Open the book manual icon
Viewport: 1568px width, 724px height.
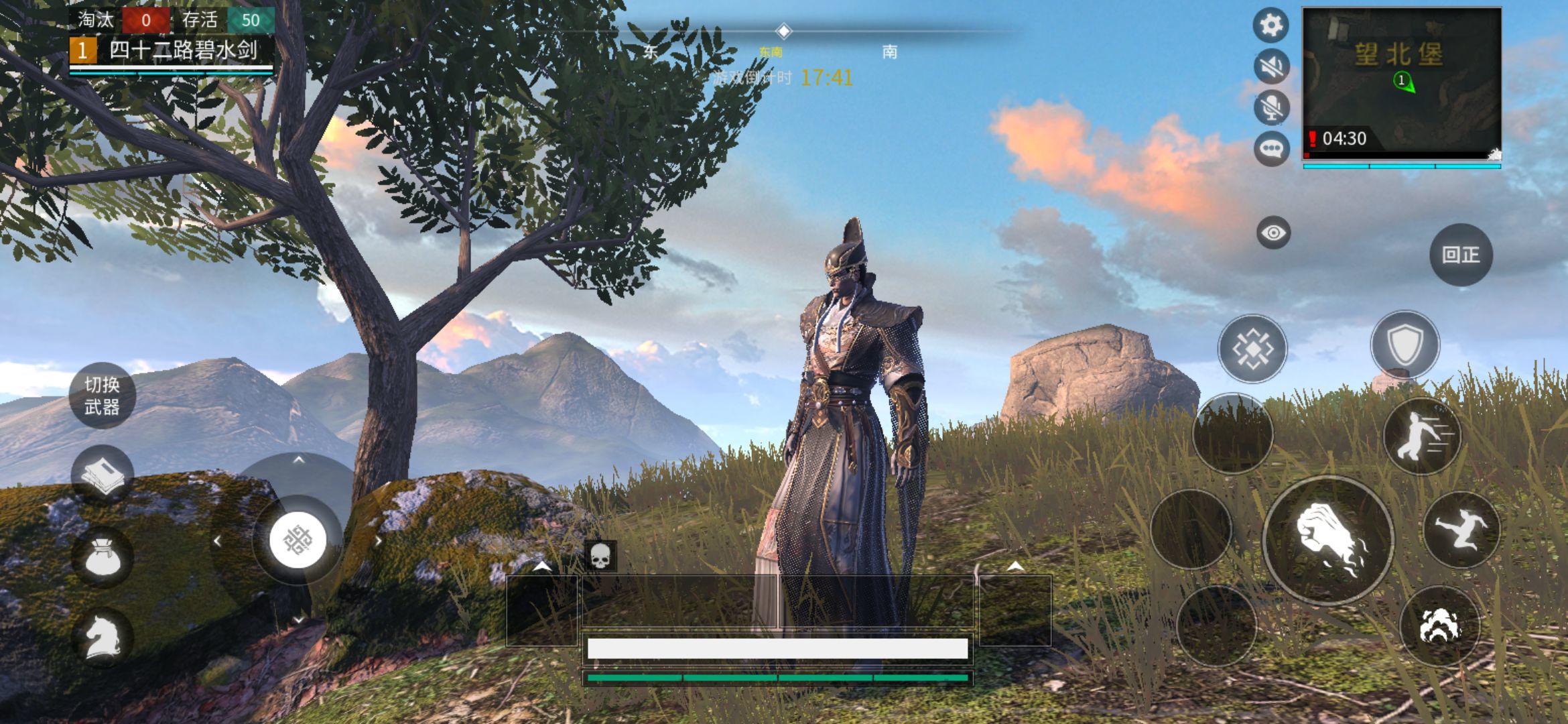coord(102,475)
